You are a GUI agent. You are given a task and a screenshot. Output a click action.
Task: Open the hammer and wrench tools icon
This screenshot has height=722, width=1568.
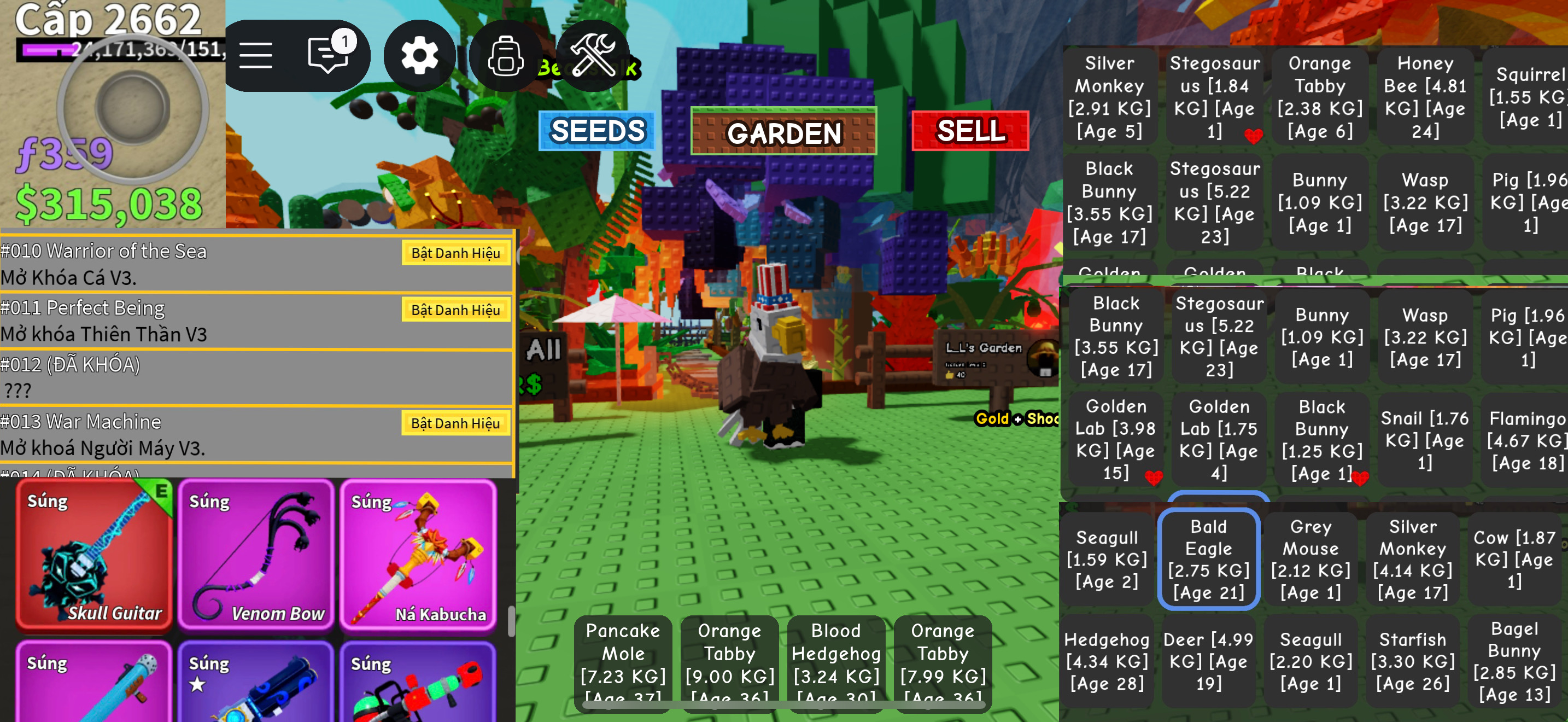click(592, 55)
